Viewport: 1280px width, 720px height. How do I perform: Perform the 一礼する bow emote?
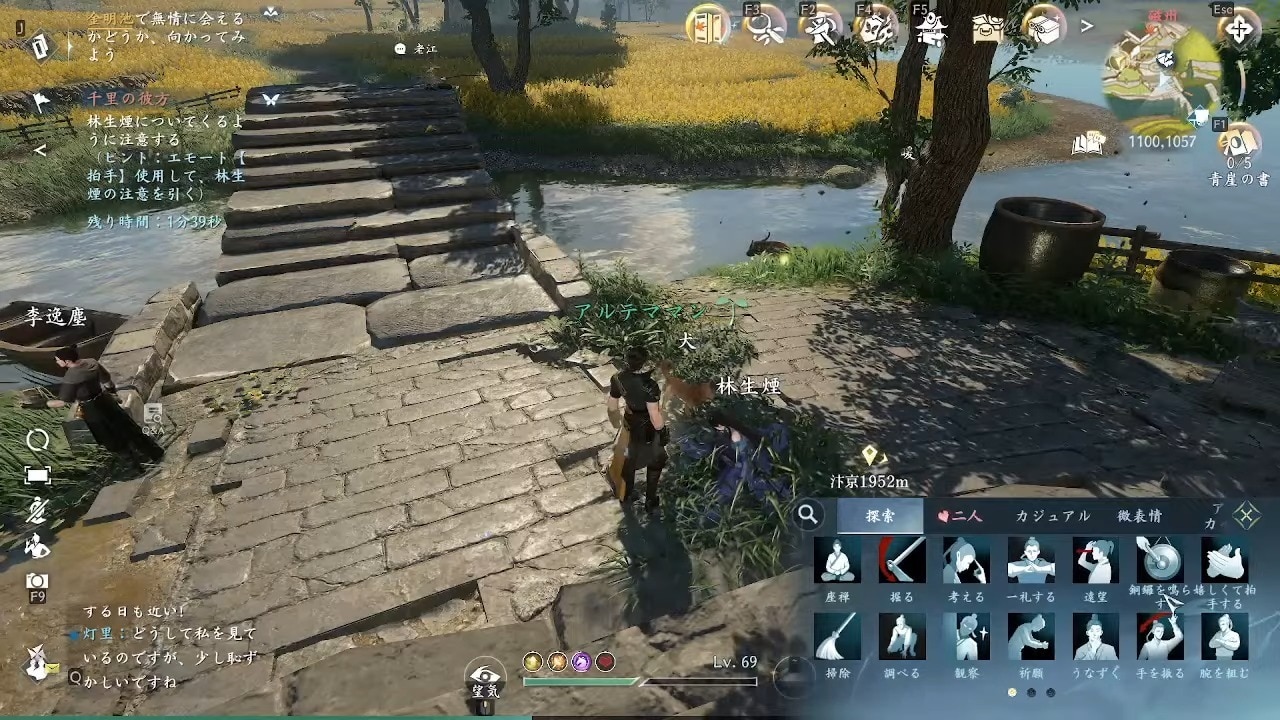point(1030,561)
